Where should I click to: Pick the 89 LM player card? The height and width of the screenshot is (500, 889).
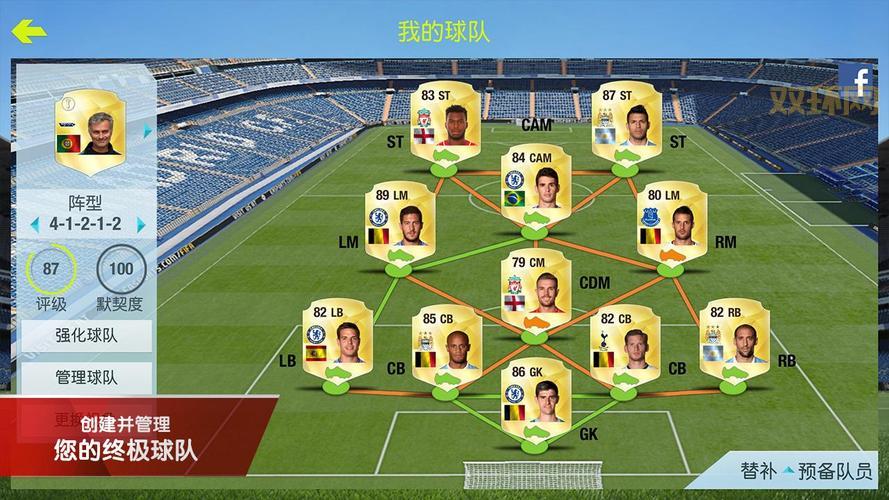[400, 224]
